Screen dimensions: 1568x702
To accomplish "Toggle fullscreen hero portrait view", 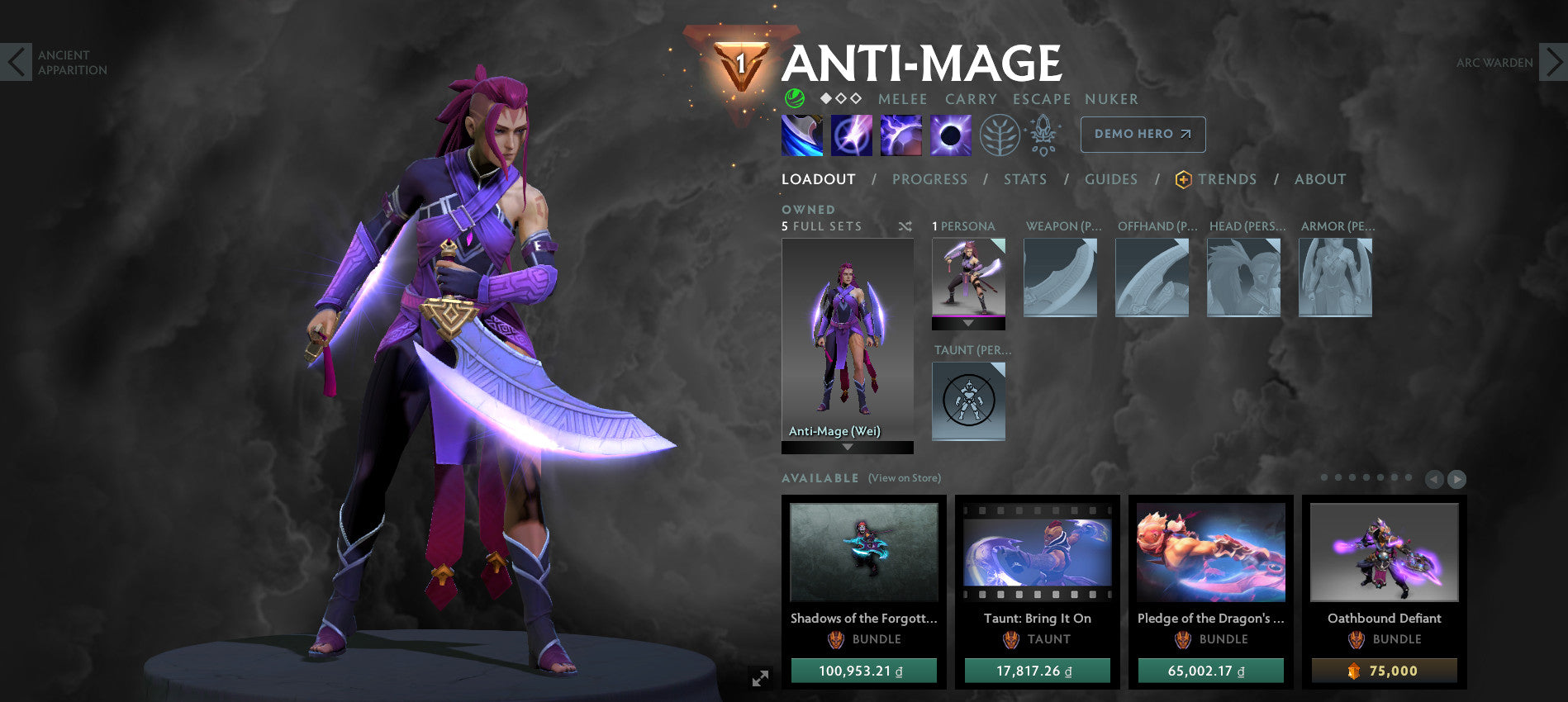I will coord(761,679).
